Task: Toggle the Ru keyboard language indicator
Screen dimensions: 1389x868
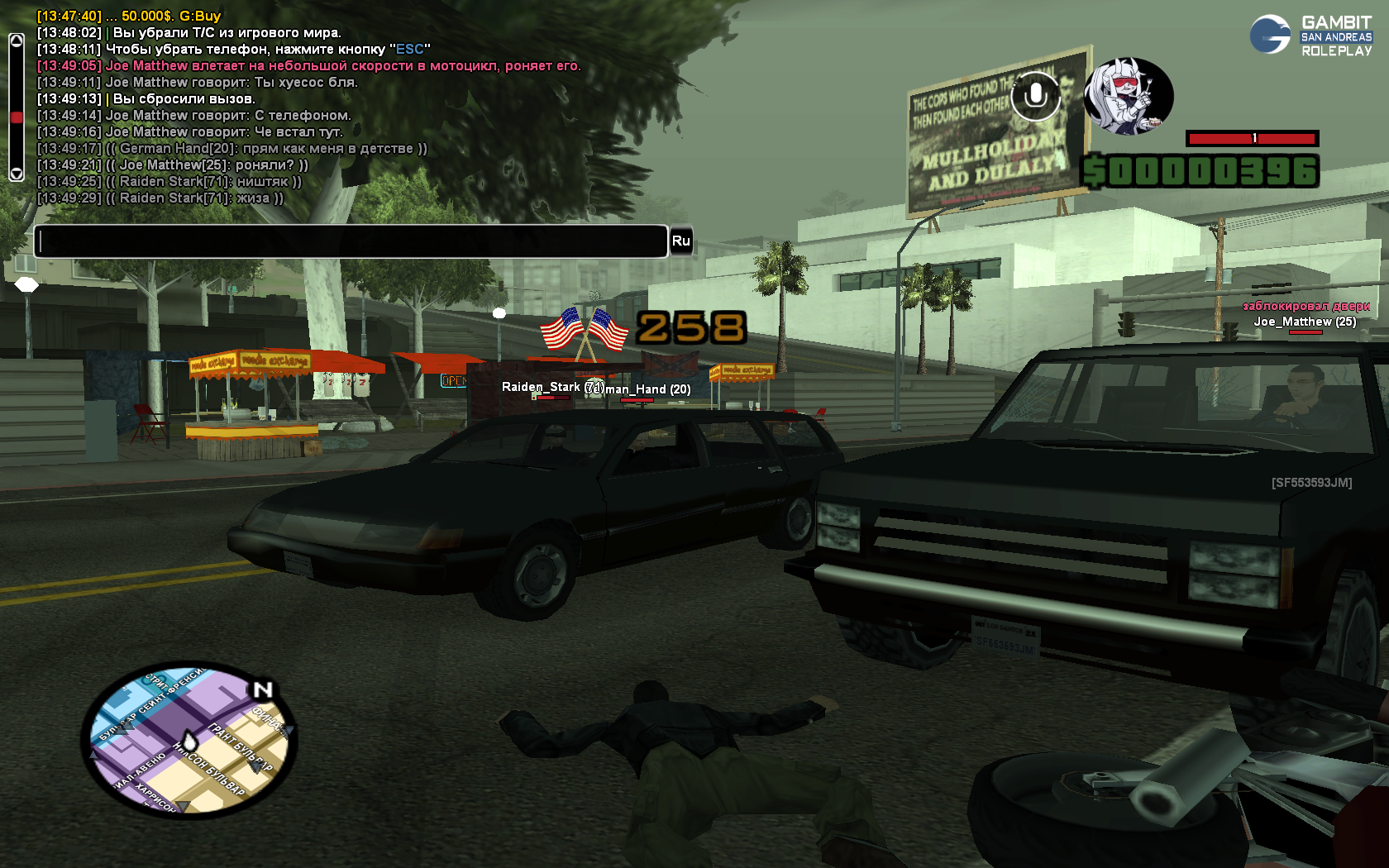Action: (x=680, y=241)
